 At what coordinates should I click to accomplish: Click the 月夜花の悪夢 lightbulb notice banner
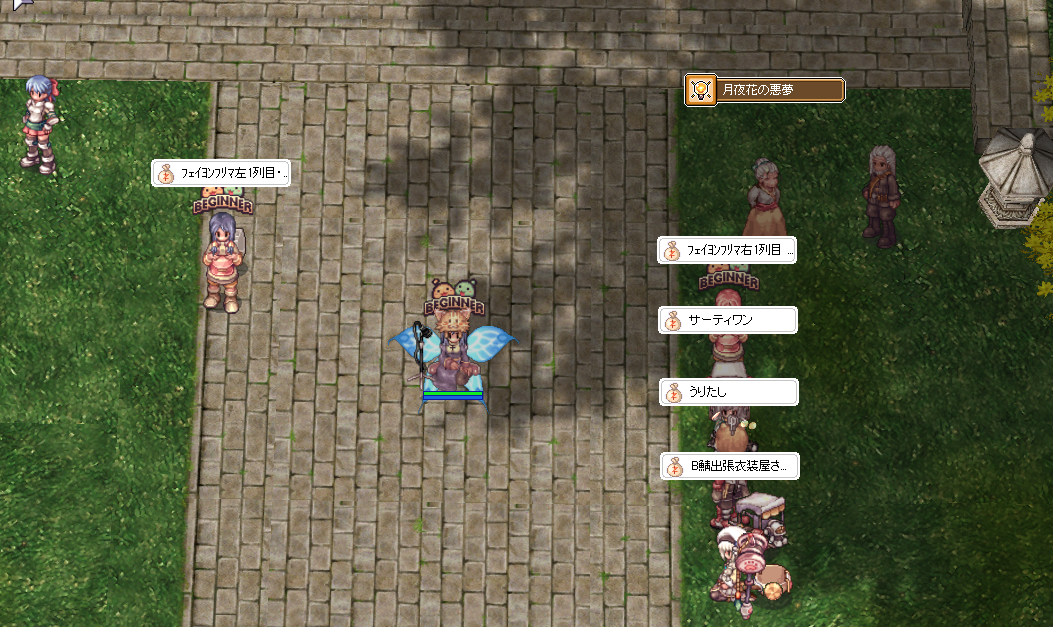pos(765,90)
